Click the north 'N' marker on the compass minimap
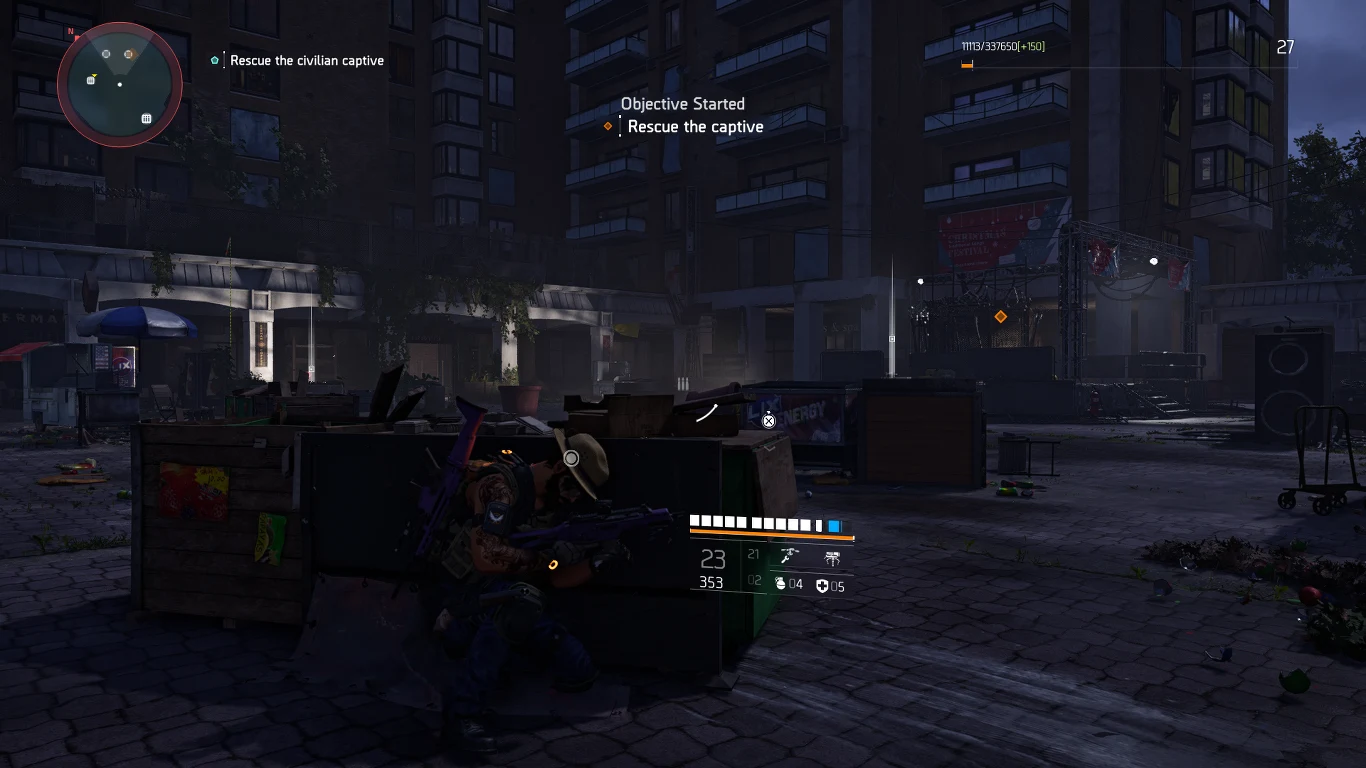This screenshot has width=1366, height=768. [70, 31]
